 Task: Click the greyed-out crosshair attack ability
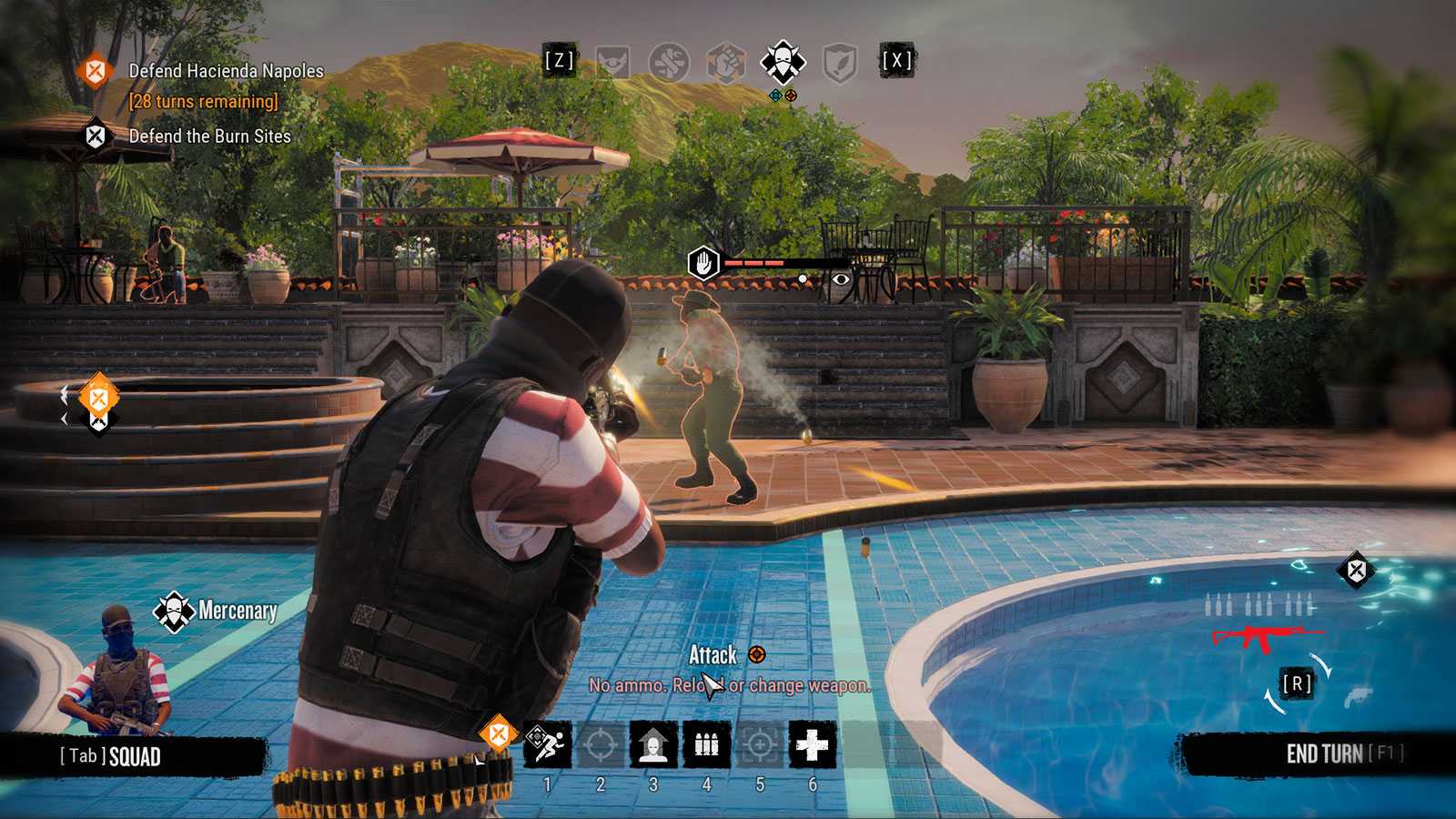(x=600, y=744)
